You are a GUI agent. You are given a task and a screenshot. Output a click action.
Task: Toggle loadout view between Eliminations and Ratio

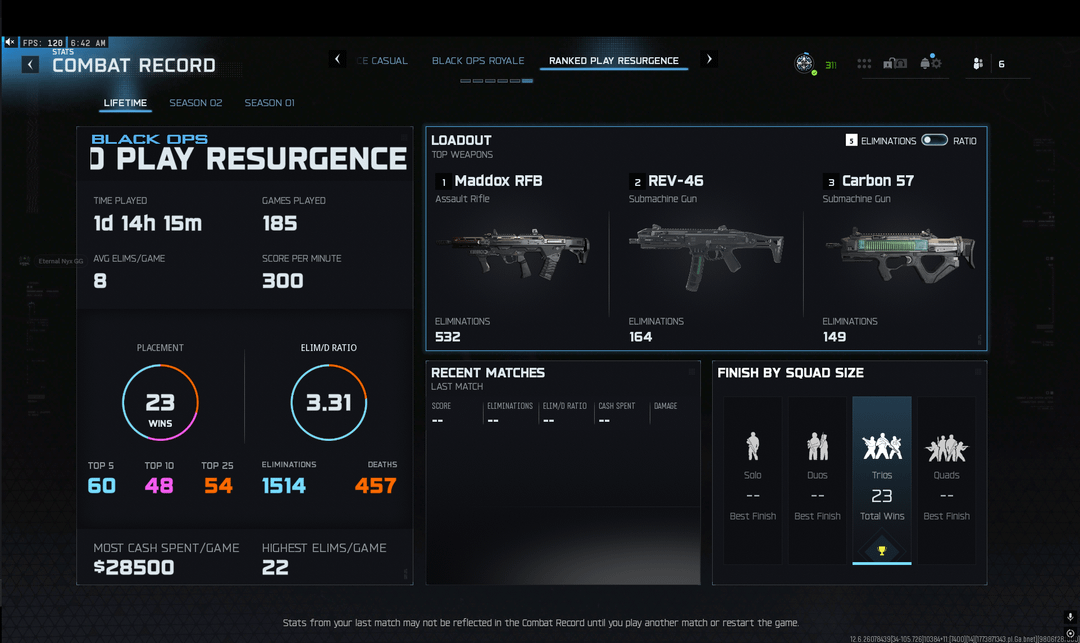(935, 141)
